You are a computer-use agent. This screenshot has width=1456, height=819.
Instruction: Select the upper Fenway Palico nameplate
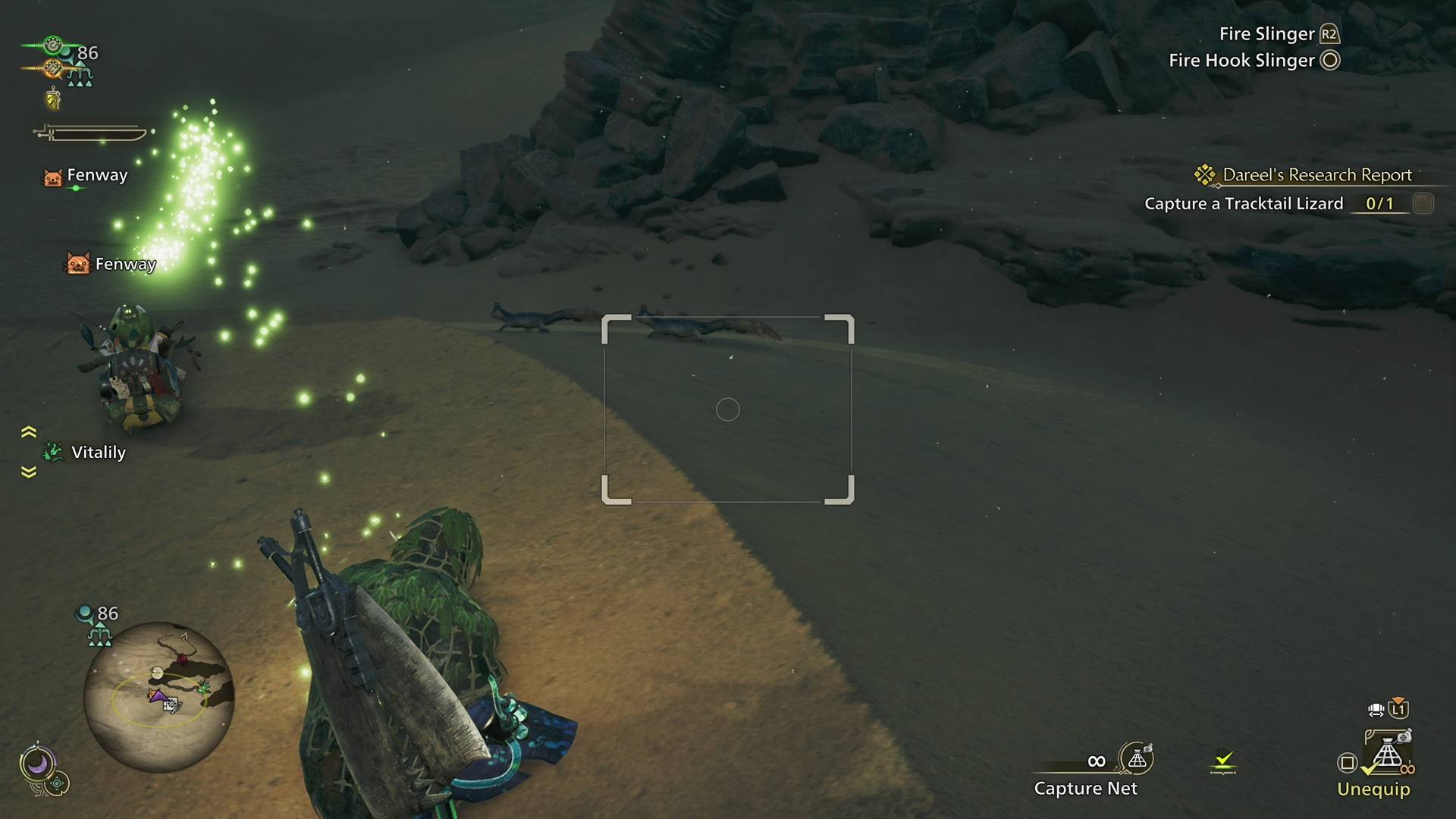point(86,176)
